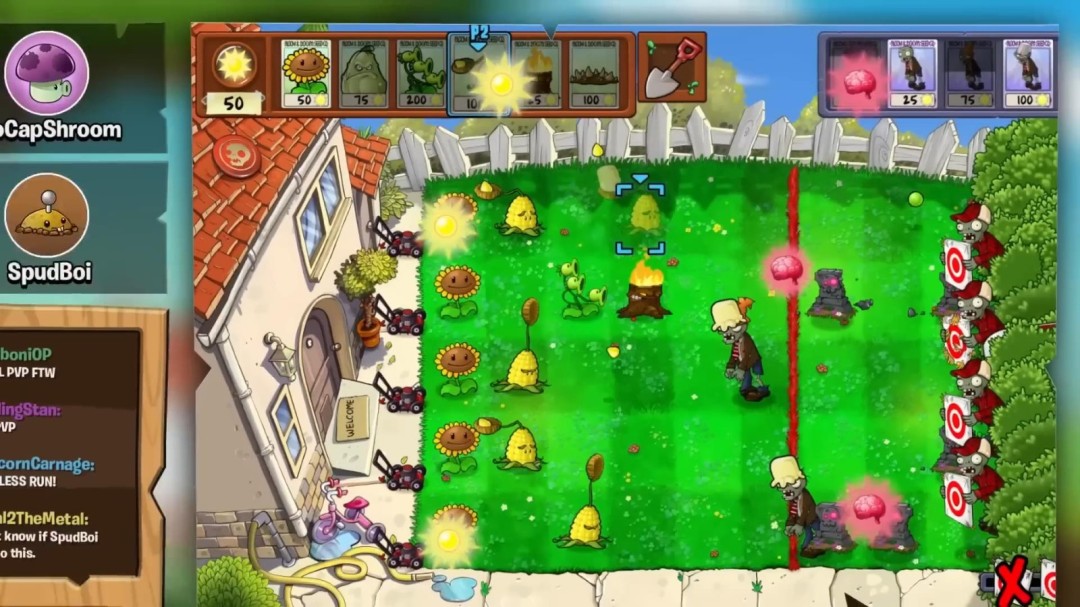
Task: Grab the shovel tool
Action: pyautogui.click(x=671, y=68)
